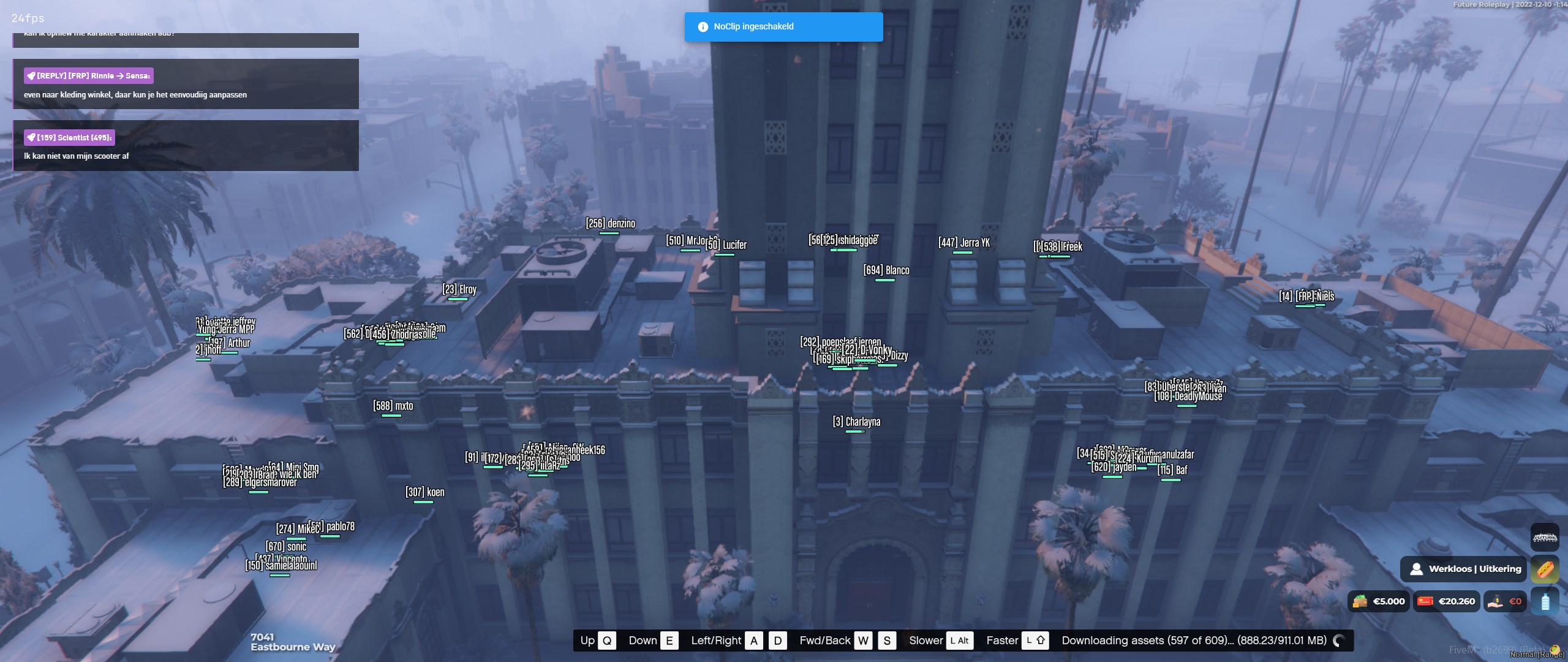Select the Rinnie reply chat message
This screenshot has height=662, width=1568.
pyautogui.click(x=186, y=84)
